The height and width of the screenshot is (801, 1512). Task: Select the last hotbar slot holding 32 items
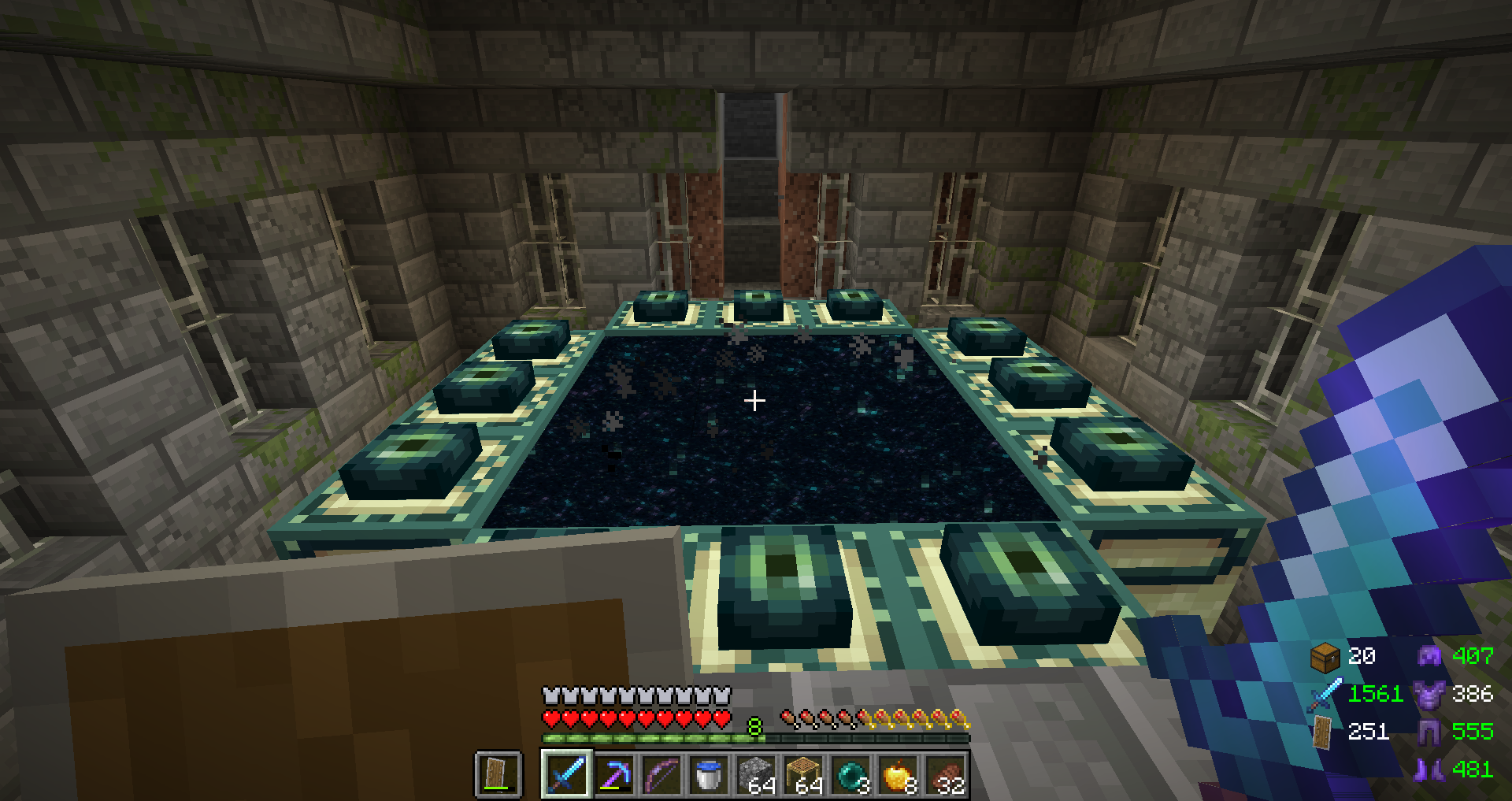pos(946,774)
